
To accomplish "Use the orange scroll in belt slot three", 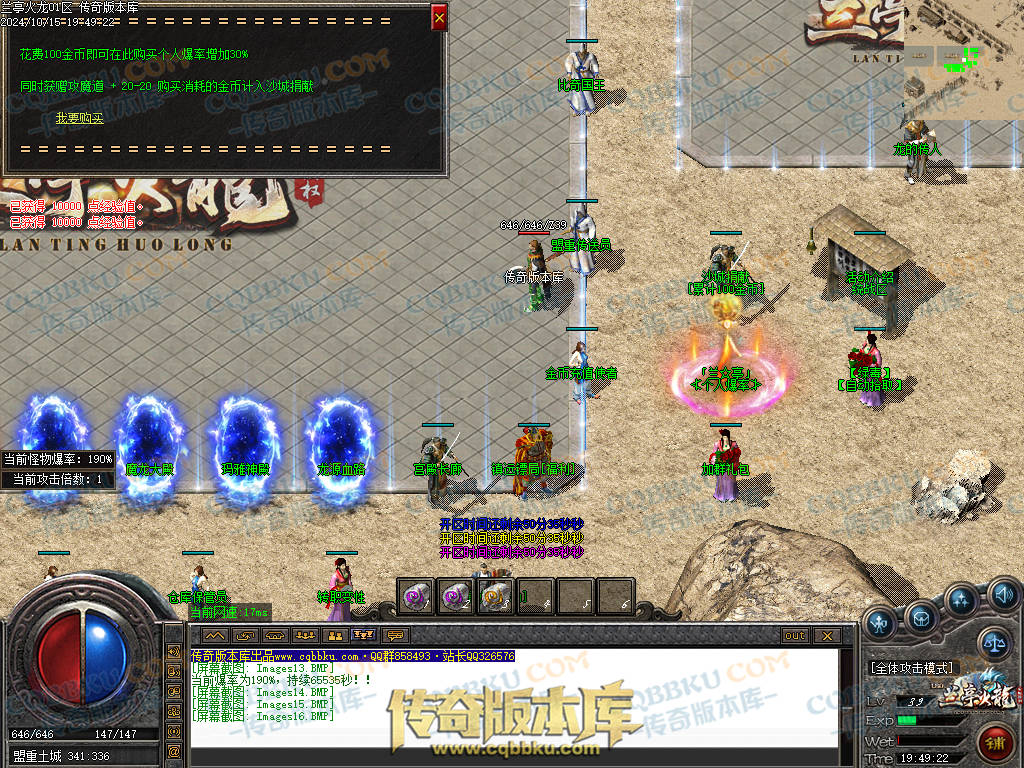I will [x=495, y=596].
